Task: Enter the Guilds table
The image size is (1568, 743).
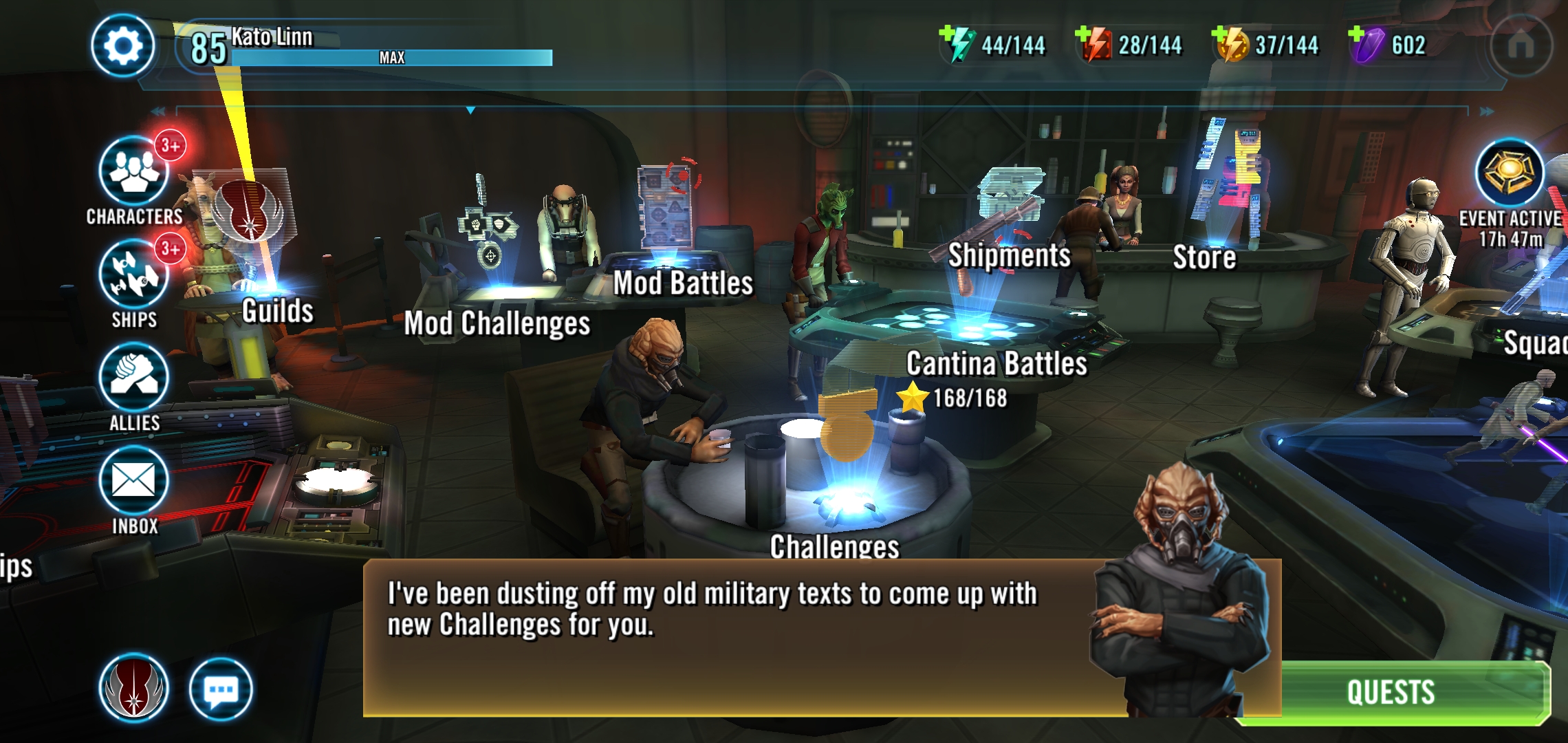Action: [x=277, y=311]
